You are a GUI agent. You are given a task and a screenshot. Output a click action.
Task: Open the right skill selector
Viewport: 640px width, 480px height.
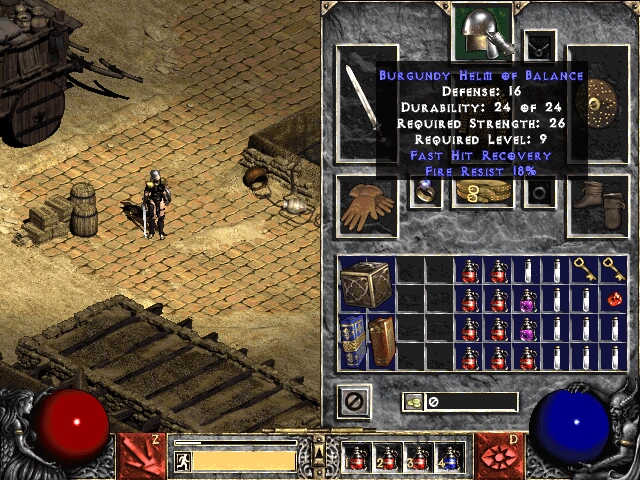500,453
